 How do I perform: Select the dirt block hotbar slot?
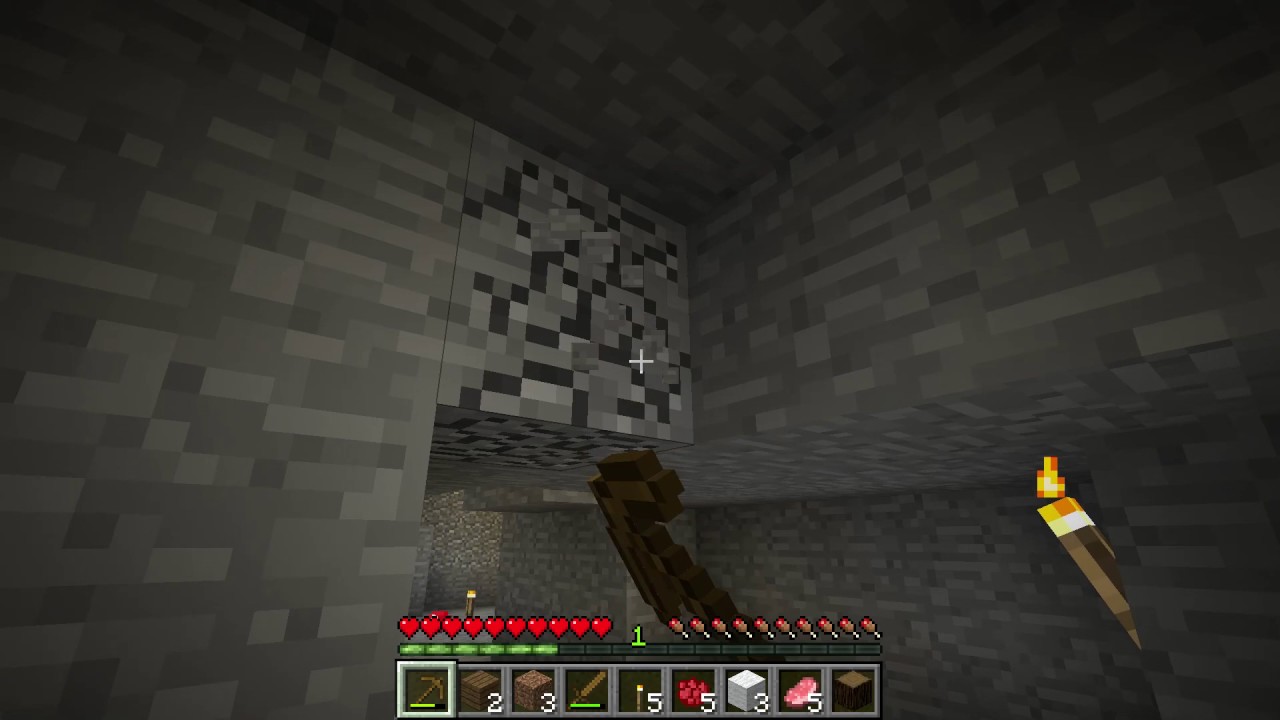[x=533, y=688]
